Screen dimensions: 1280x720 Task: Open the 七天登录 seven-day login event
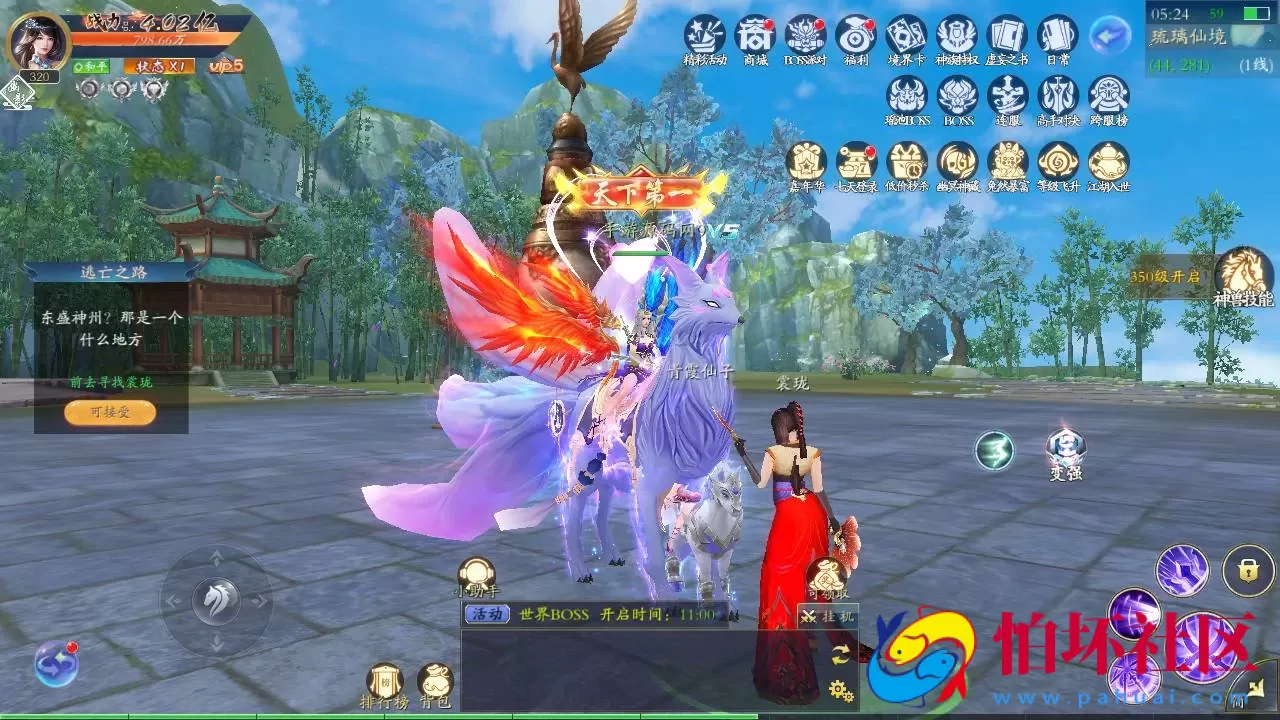coord(857,163)
